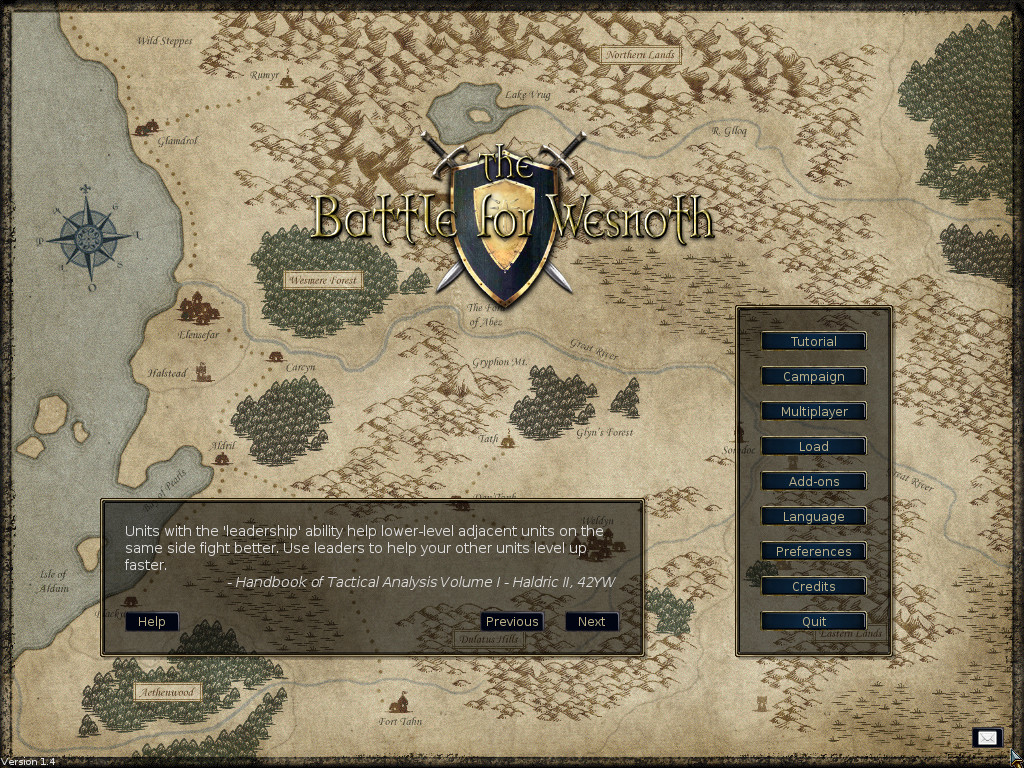Image resolution: width=1024 pixels, height=768 pixels.
Task: Quit the game
Action: click(x=813, y=622)
